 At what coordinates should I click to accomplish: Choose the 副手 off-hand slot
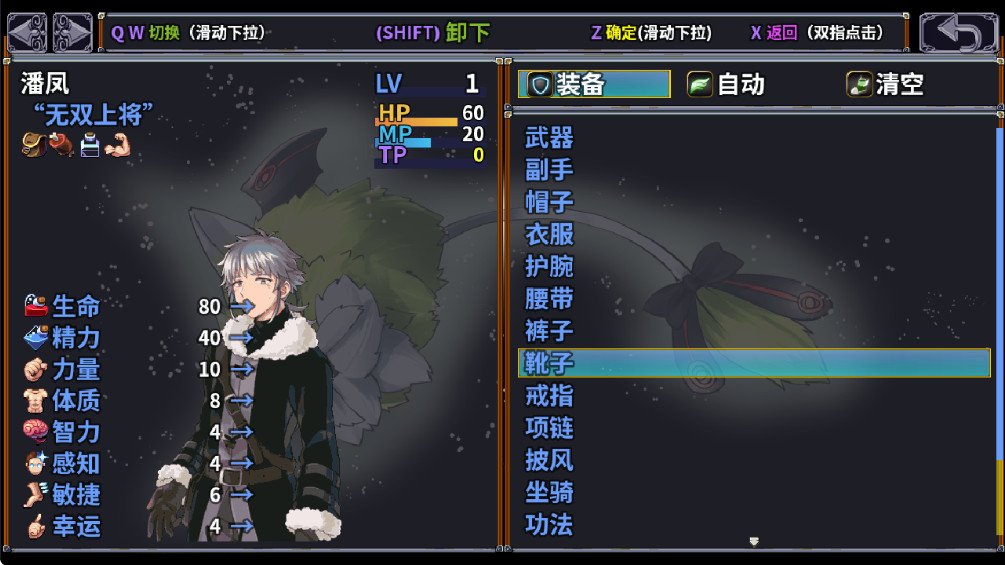coord(550,170)
